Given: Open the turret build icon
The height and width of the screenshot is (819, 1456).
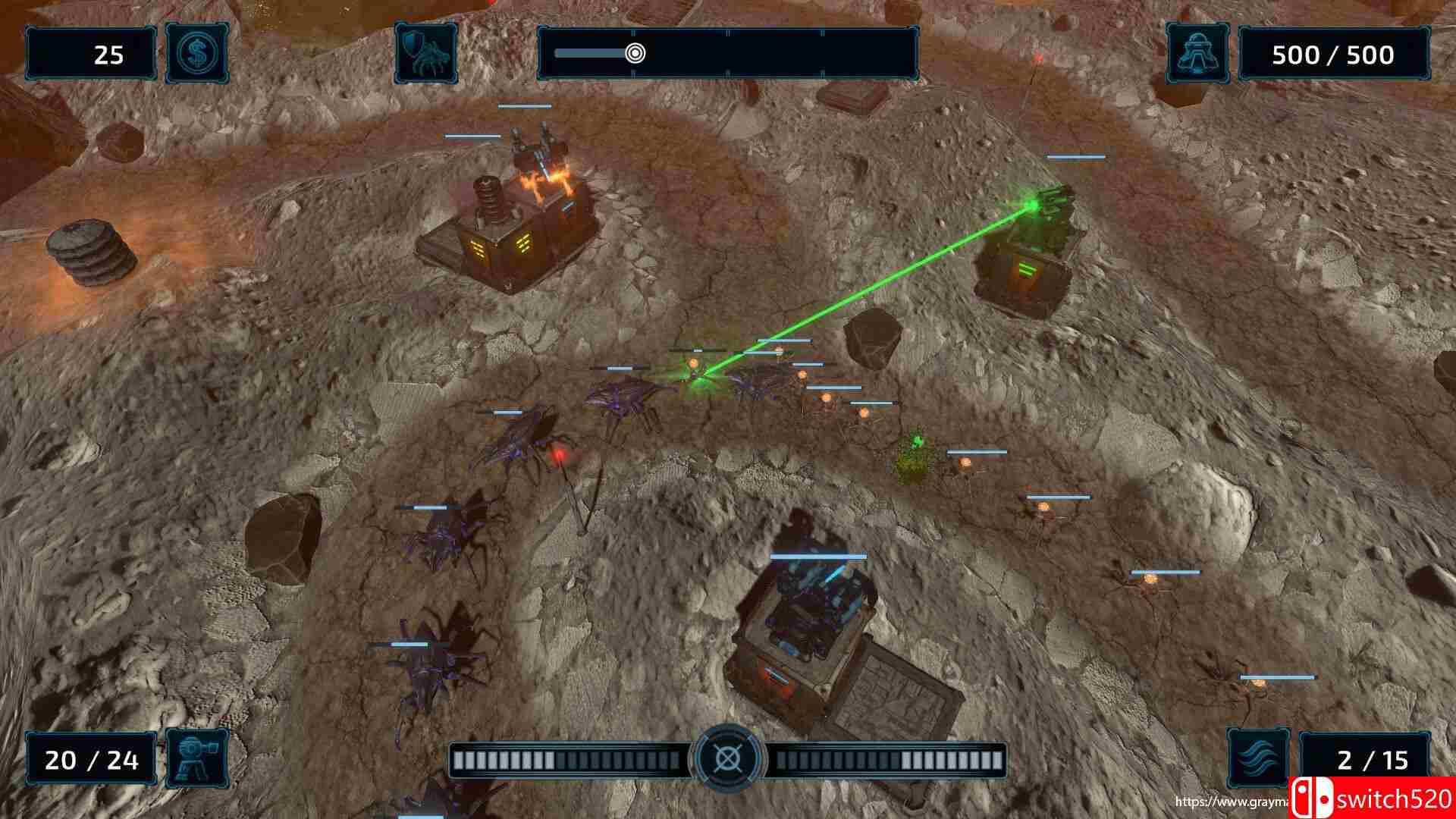Looking at the screenshot, I should 196,759.
